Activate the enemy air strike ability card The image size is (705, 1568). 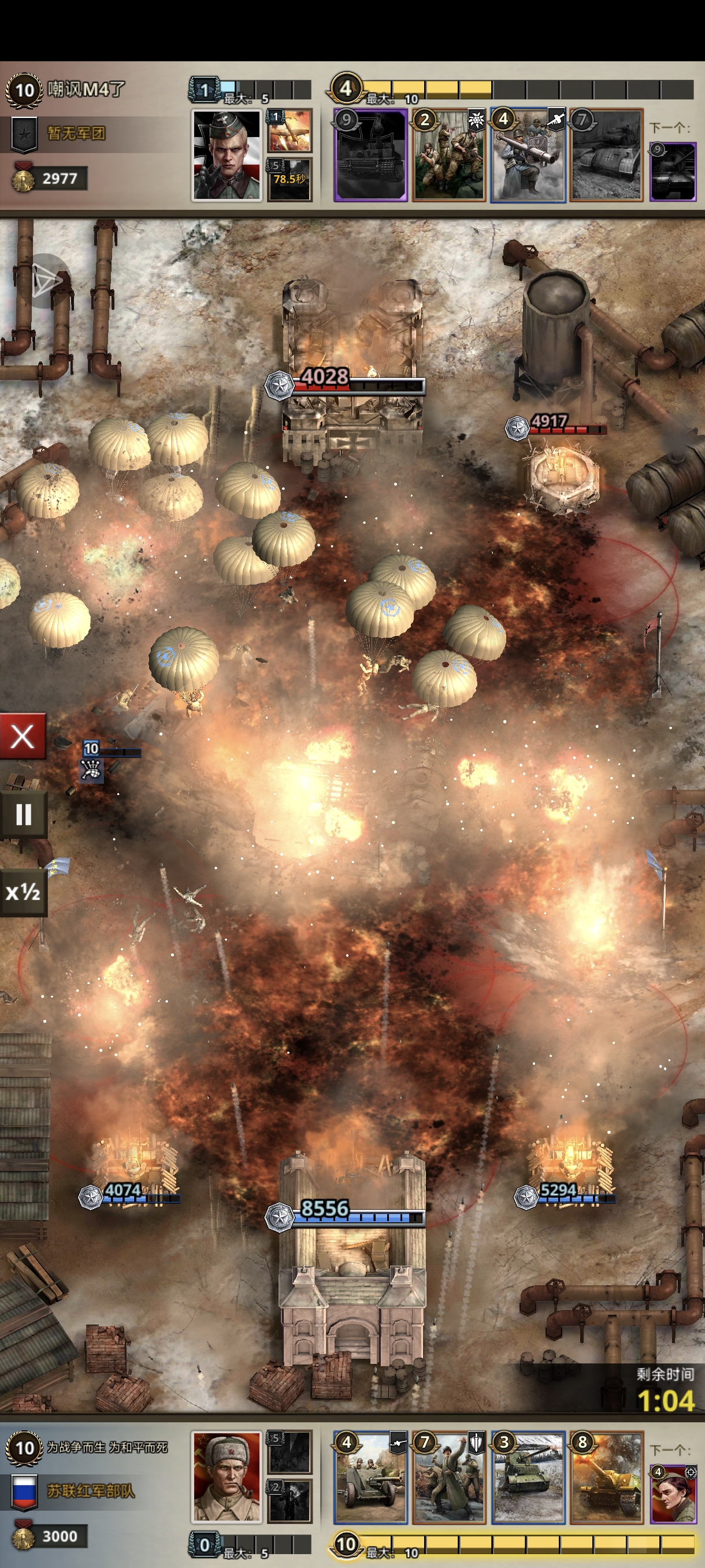tap(290, 130)
